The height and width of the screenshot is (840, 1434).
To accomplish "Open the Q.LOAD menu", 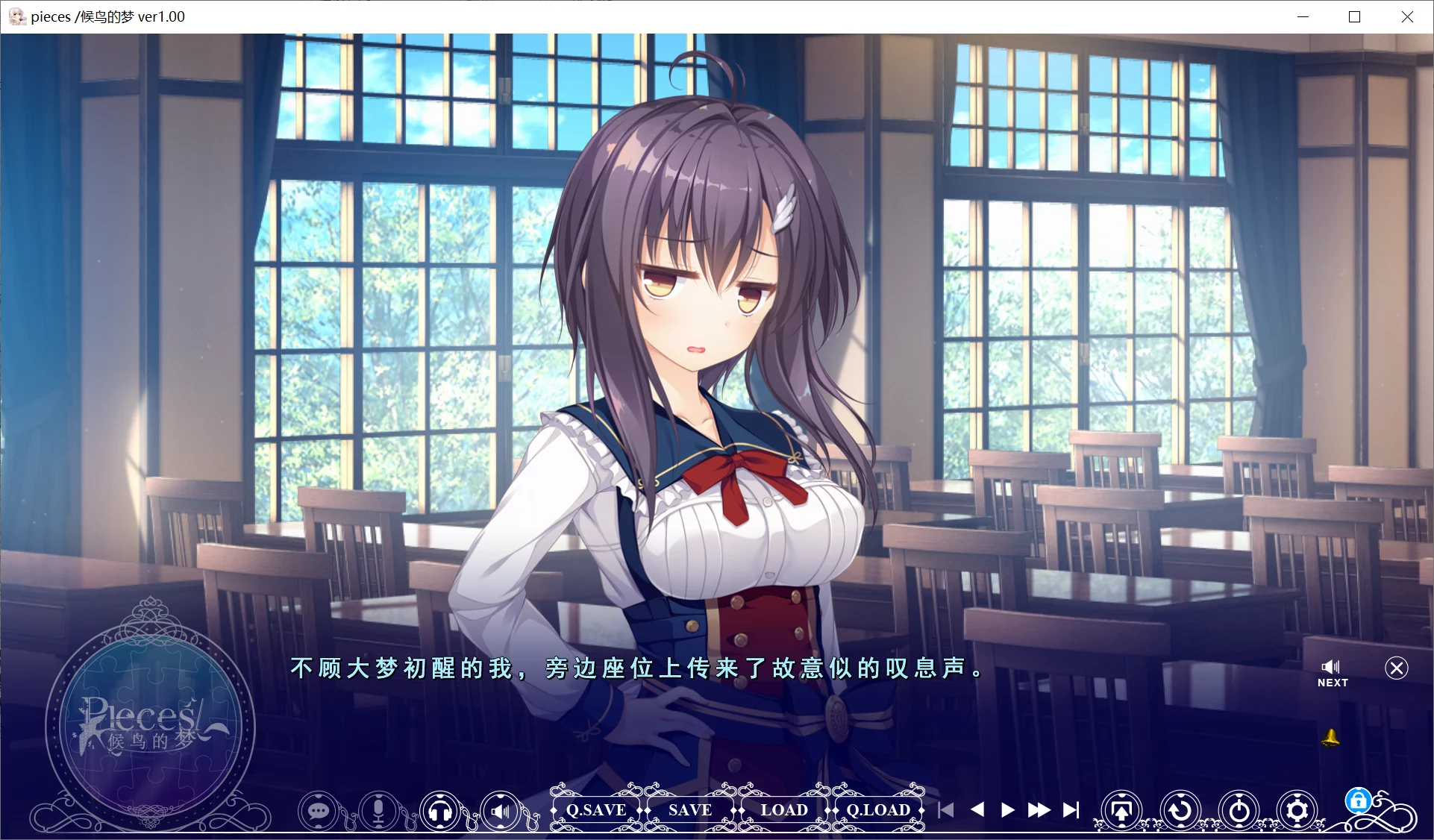I will [878, 810].
